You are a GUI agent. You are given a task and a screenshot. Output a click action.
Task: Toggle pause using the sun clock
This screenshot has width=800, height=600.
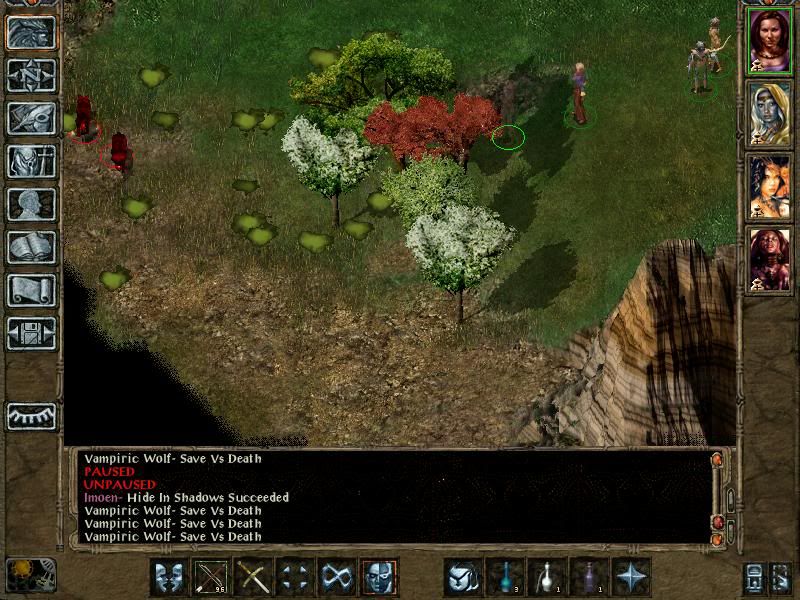[31, 574]
